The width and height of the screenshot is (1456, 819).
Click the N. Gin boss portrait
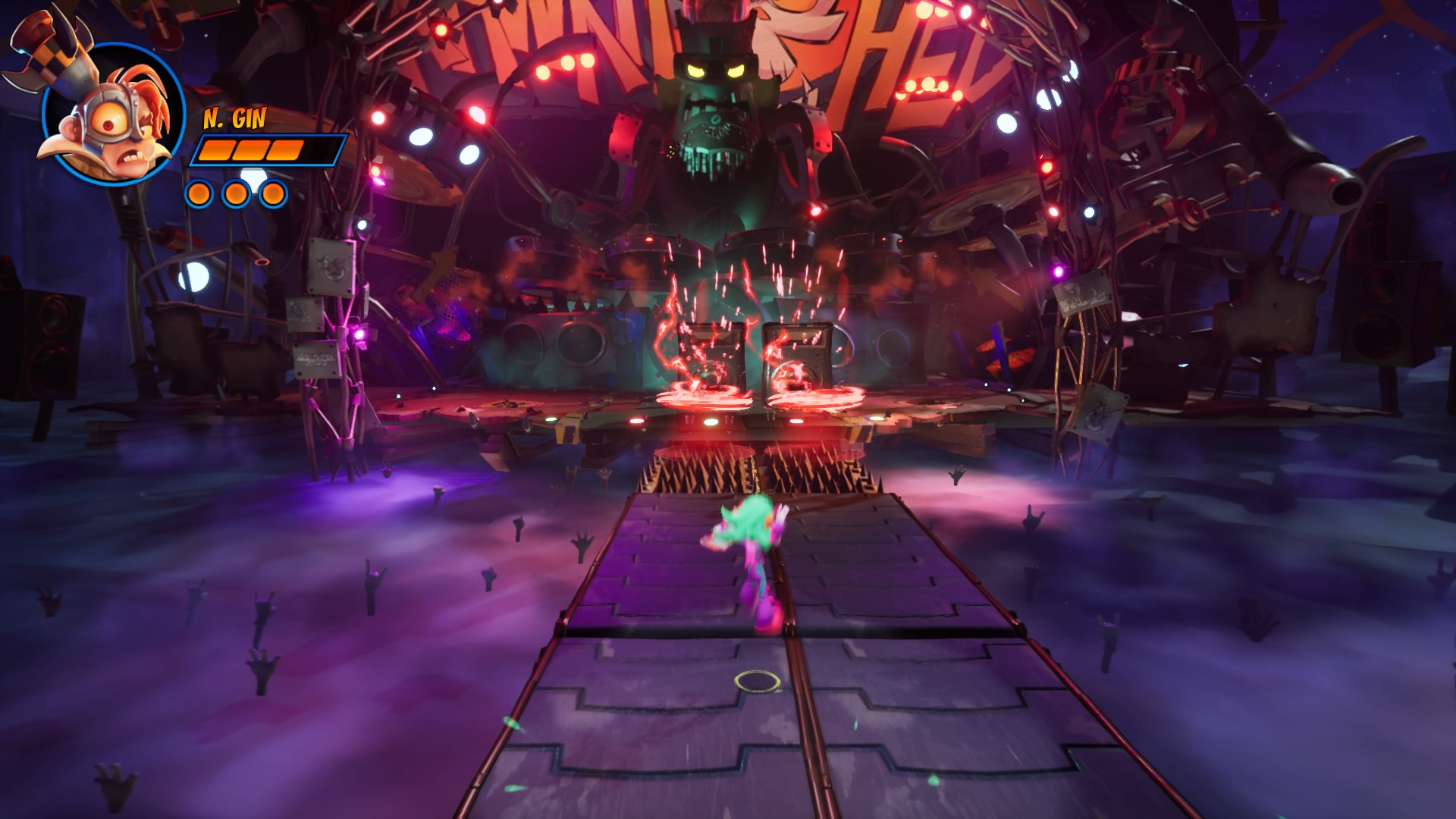112,115
